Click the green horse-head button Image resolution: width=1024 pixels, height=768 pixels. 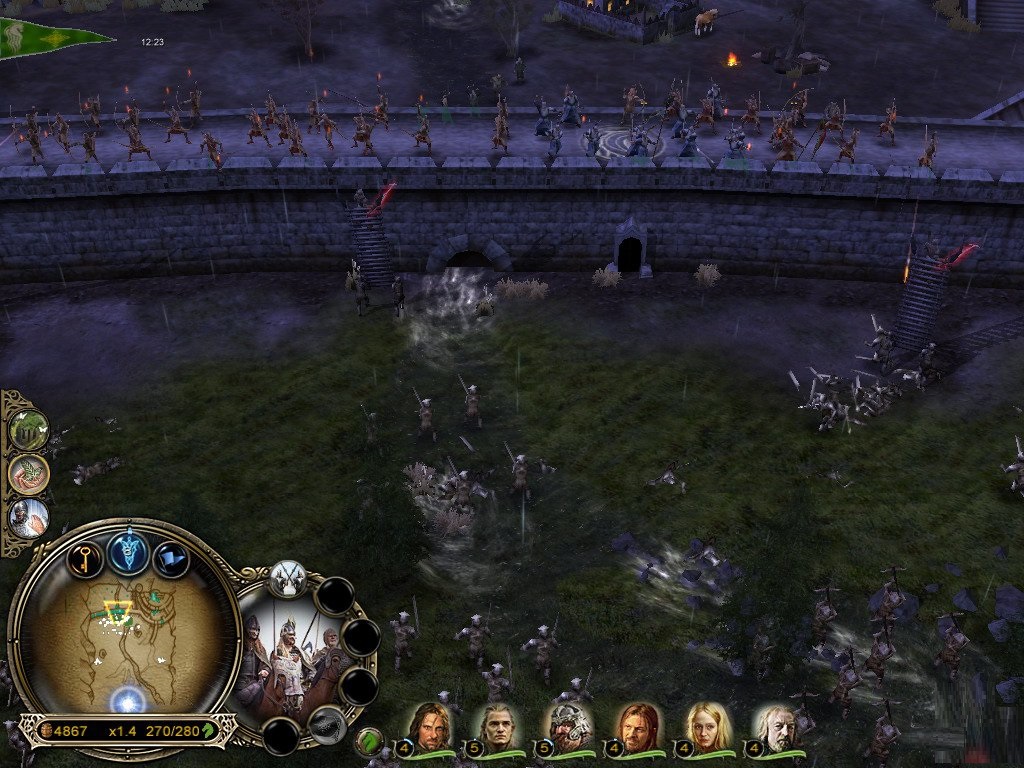(x=369, y=741)
